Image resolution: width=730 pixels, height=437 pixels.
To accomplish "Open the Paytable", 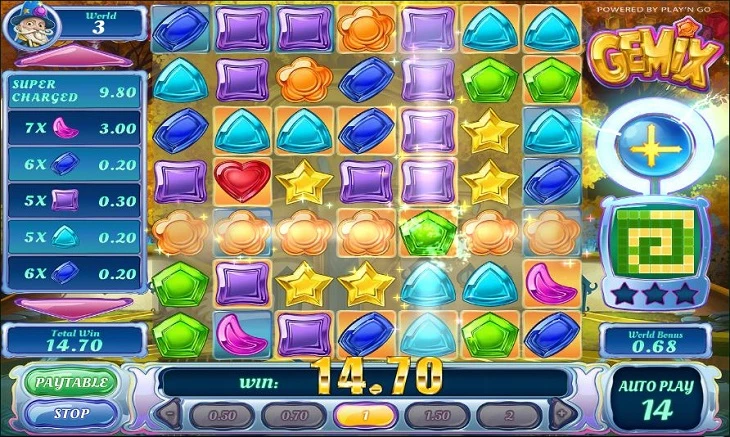I will [x=71, y=382].
